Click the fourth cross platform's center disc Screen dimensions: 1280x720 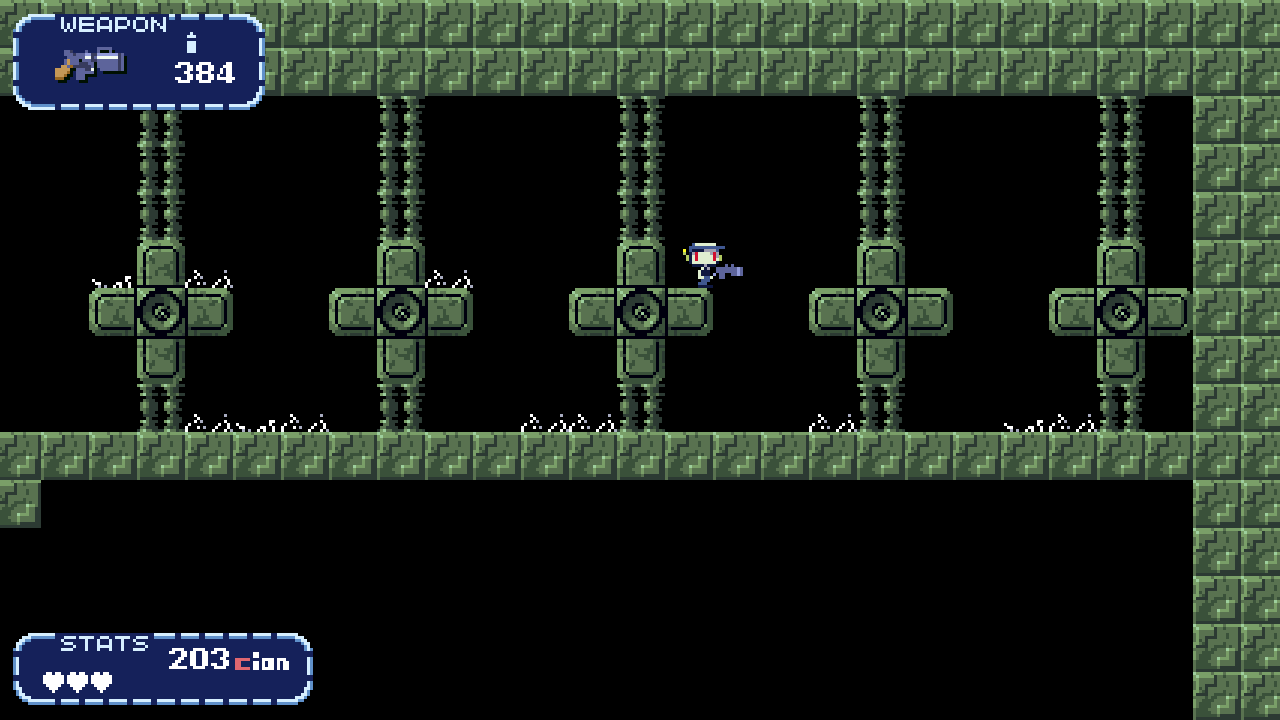coord(881,310)
